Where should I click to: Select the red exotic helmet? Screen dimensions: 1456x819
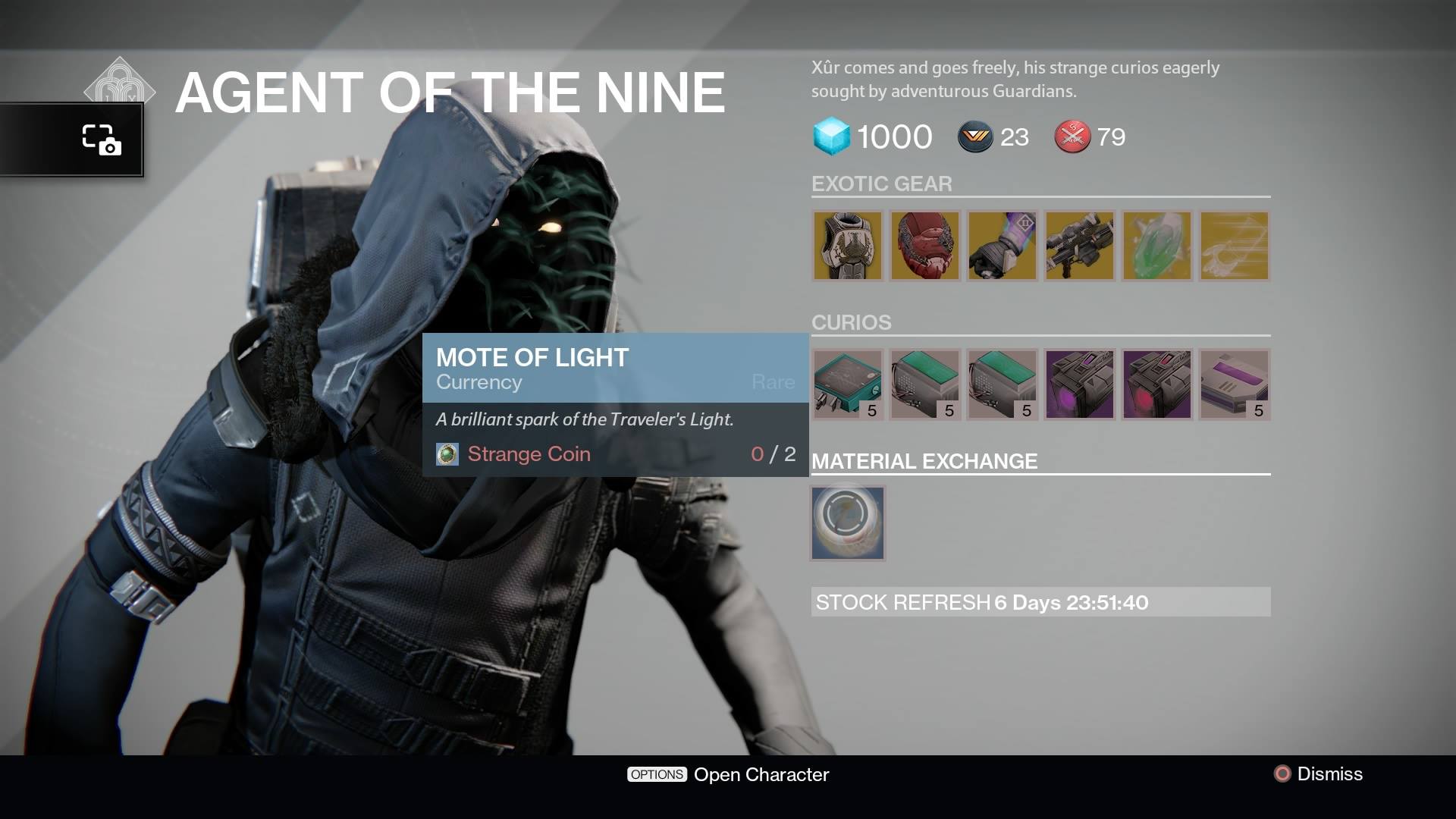tap(925, 245)
